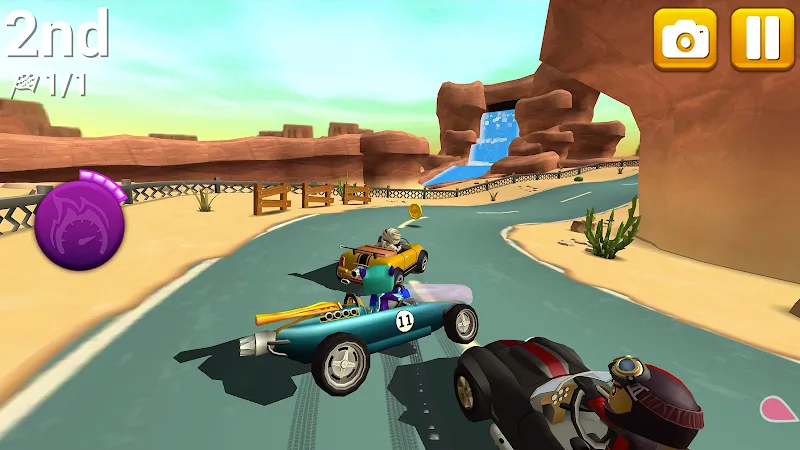Pause the race
Screen dimensions: 800x450
[x=762, y=39]
